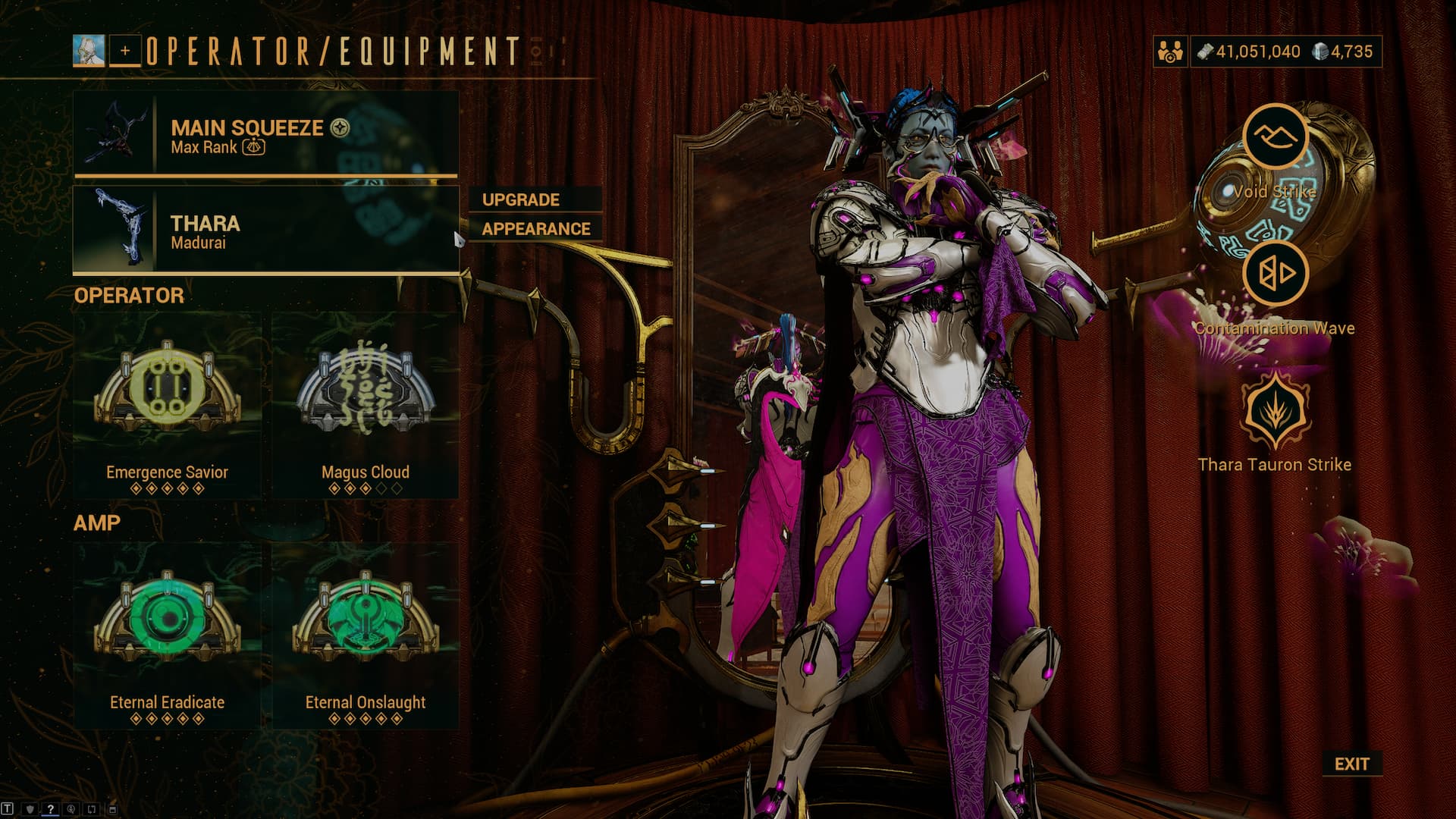The image size is (1456, 819).
Task: Open the Appearance option
Action: pos(535,228)
